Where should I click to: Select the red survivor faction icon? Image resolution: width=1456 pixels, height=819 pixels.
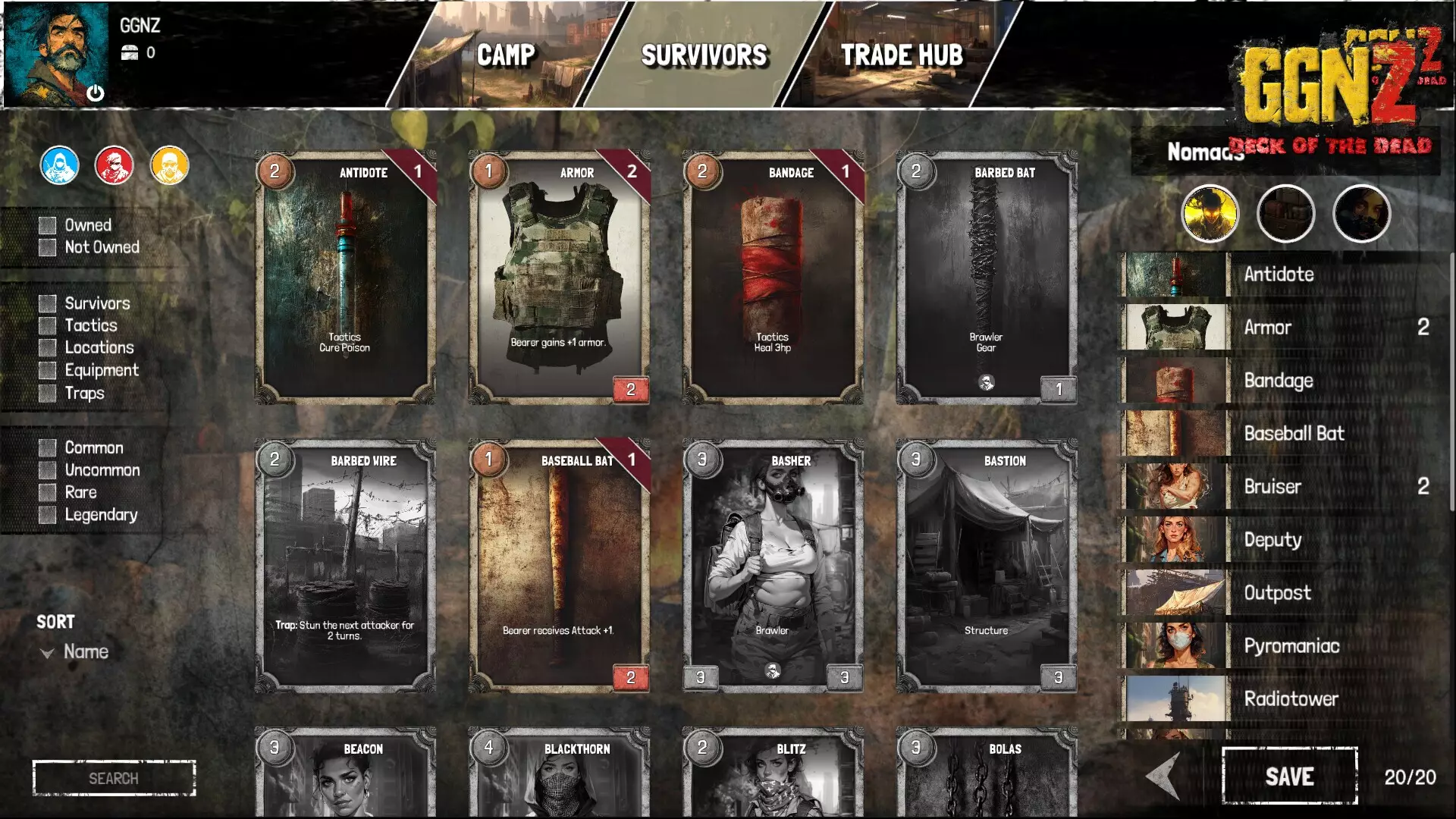pyautogui.click(x=115, y=165)
